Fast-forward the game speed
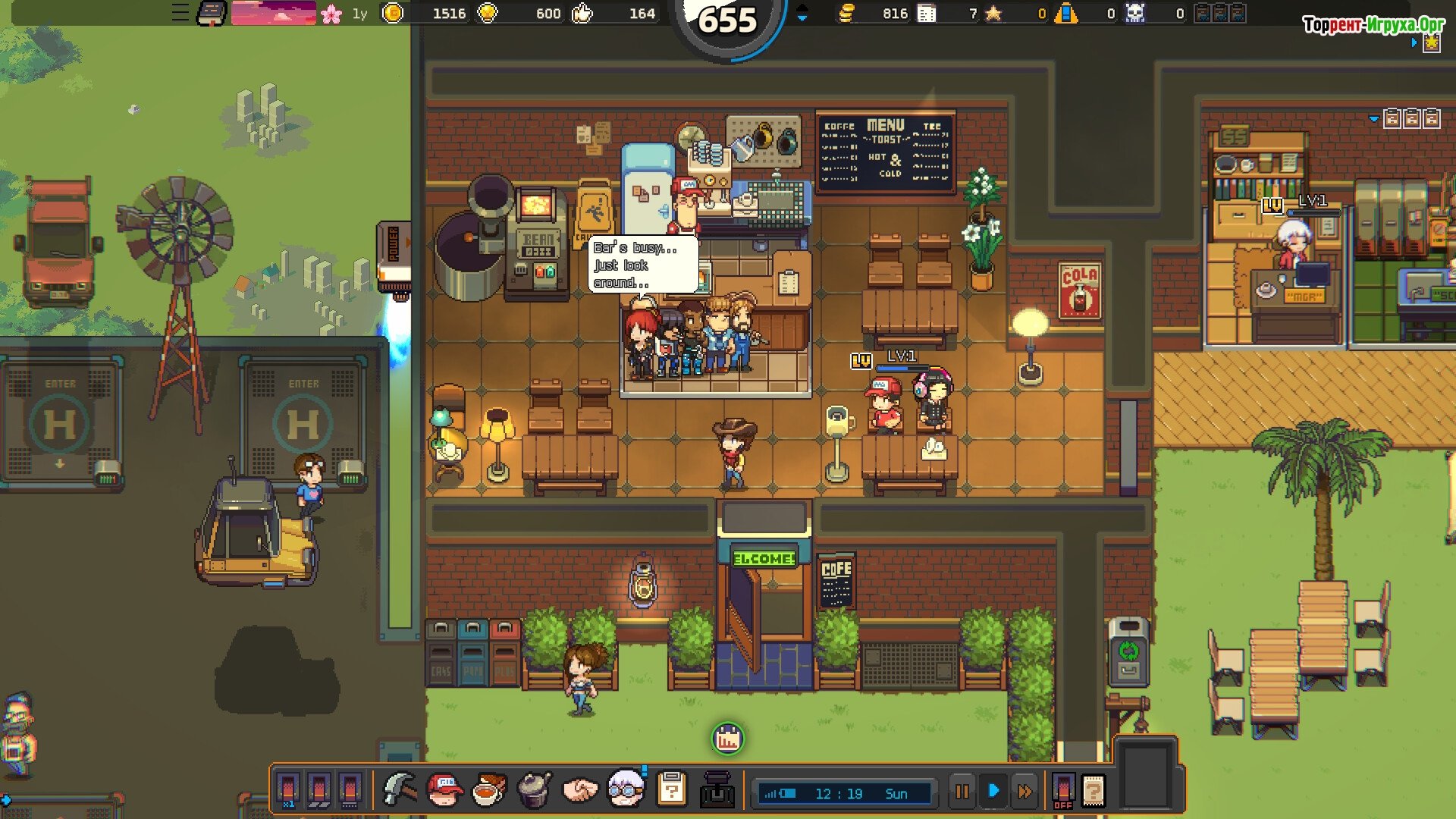 click(1025, 792)
